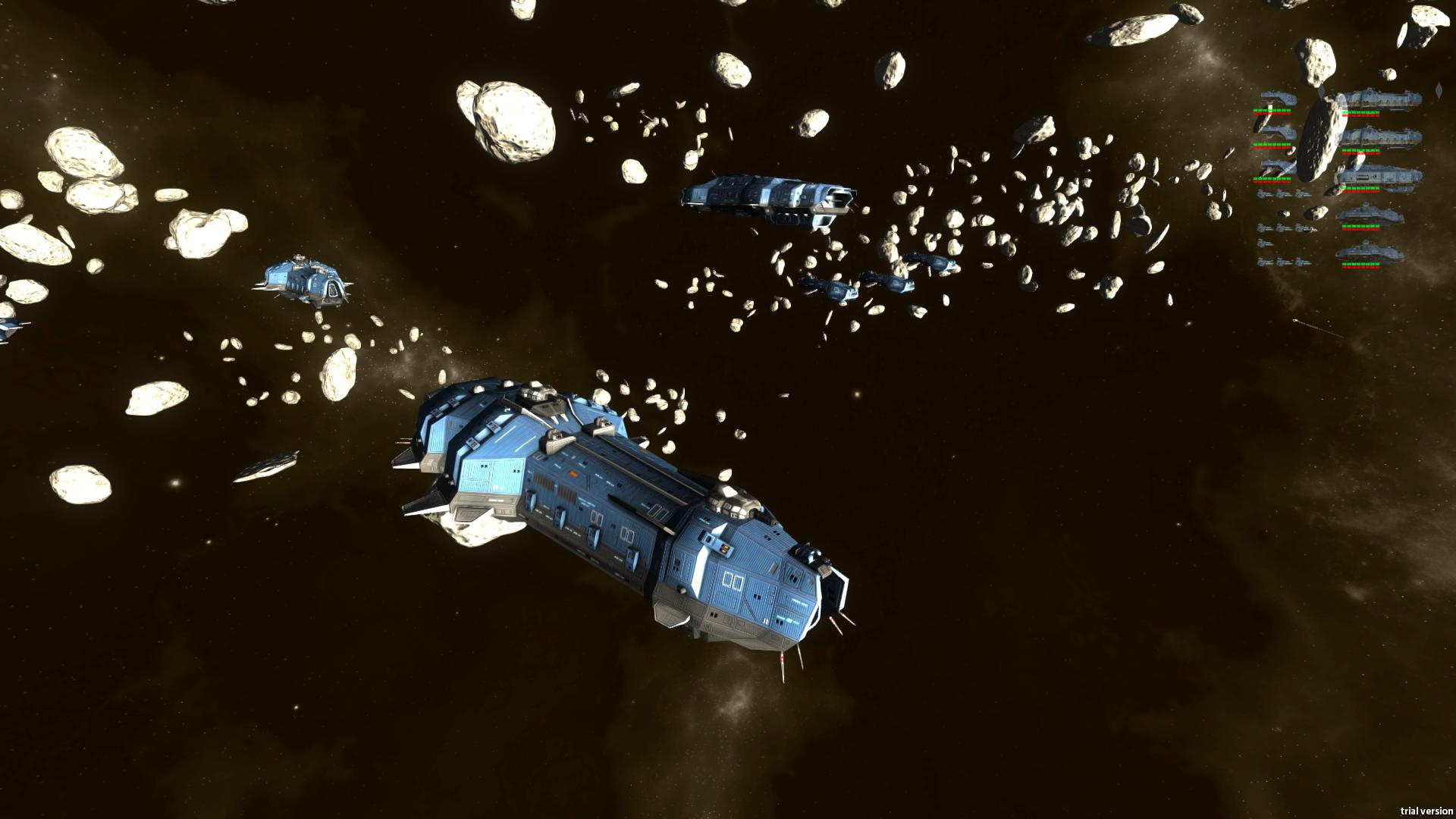Select the bottommost ship icon in right fleet column

1370,253
